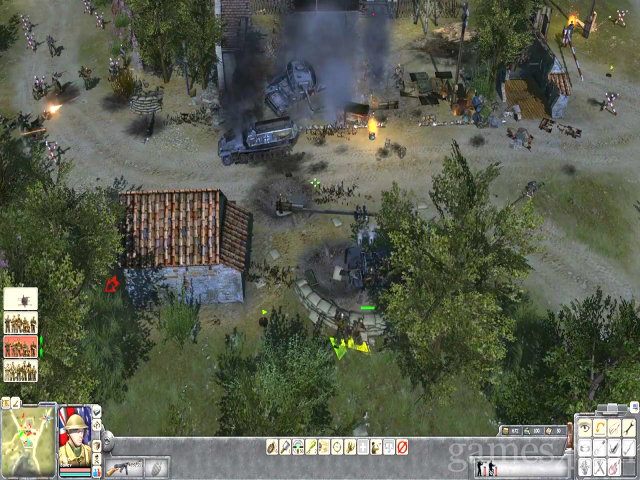This screenshot has height=480, width=640.
Task: Toggle the eye view button
Action: tap(585, 429)
